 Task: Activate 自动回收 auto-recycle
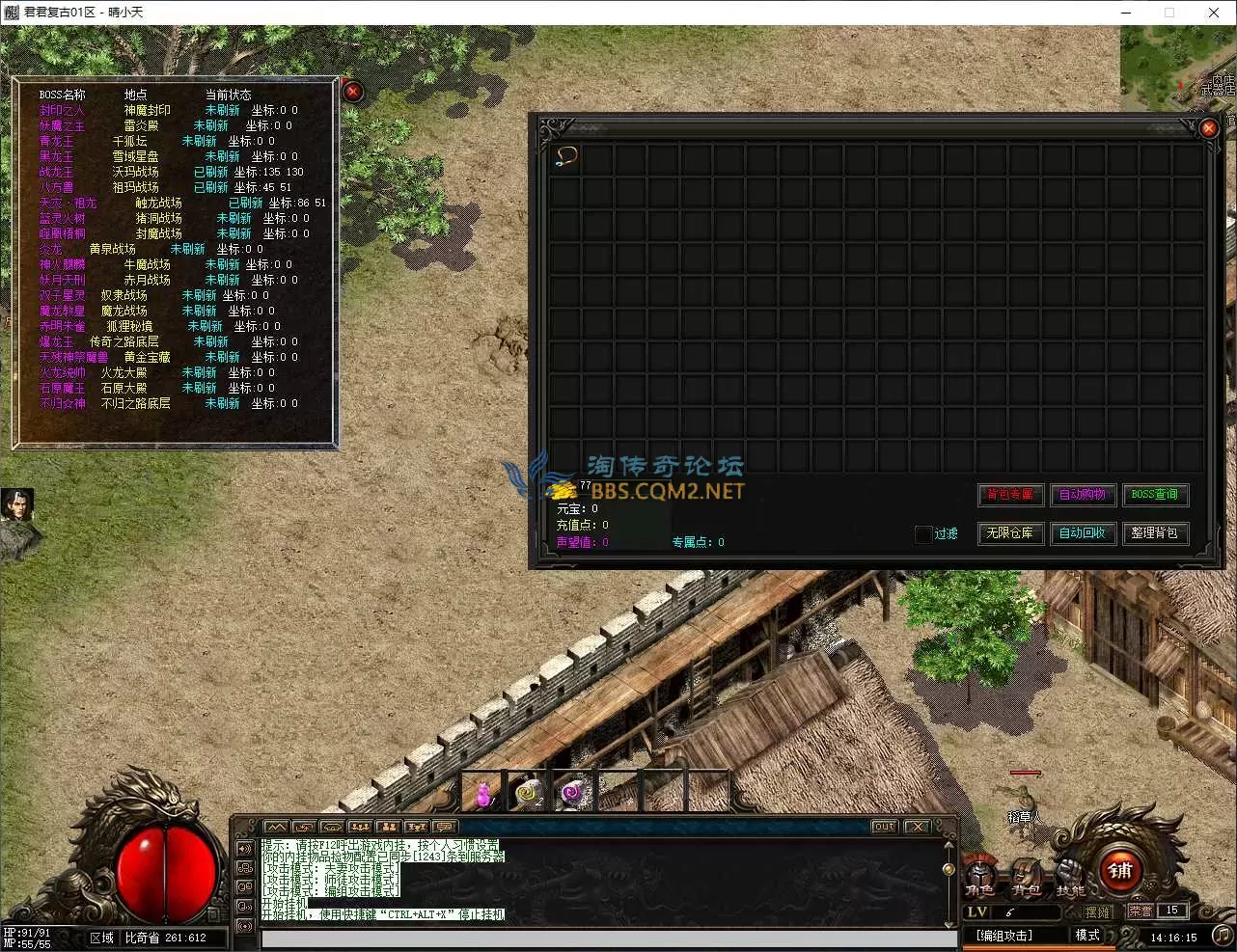[x=1083, y=533]
